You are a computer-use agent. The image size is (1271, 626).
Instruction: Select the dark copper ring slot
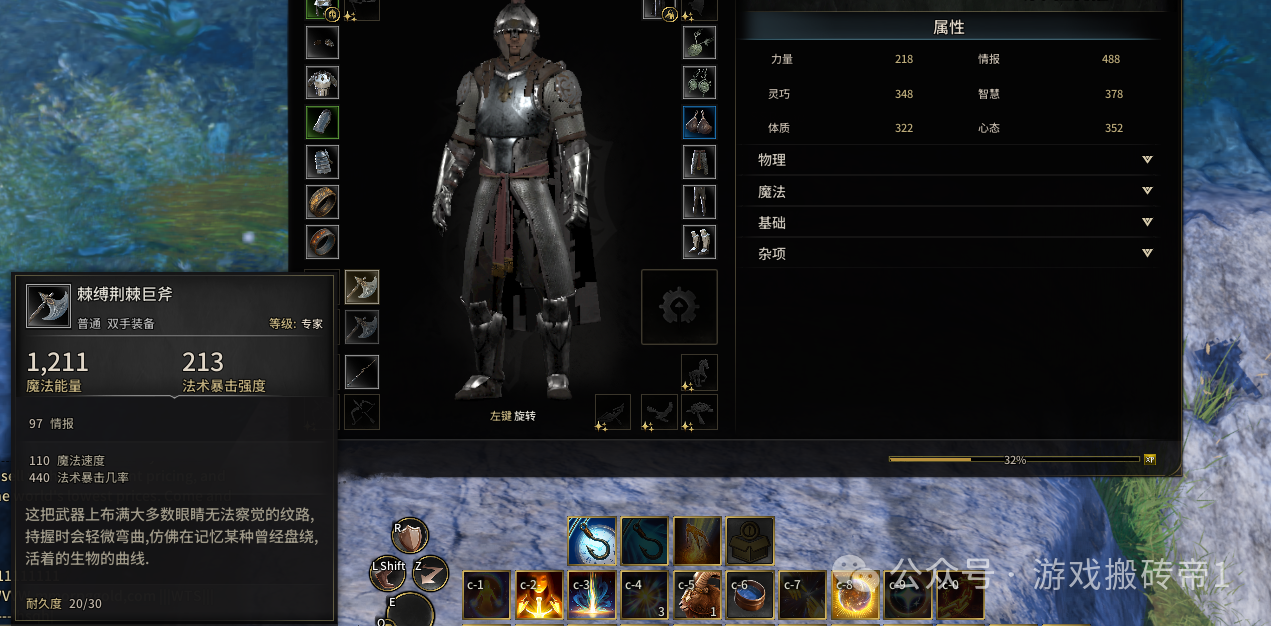click(x=322, y=241)
